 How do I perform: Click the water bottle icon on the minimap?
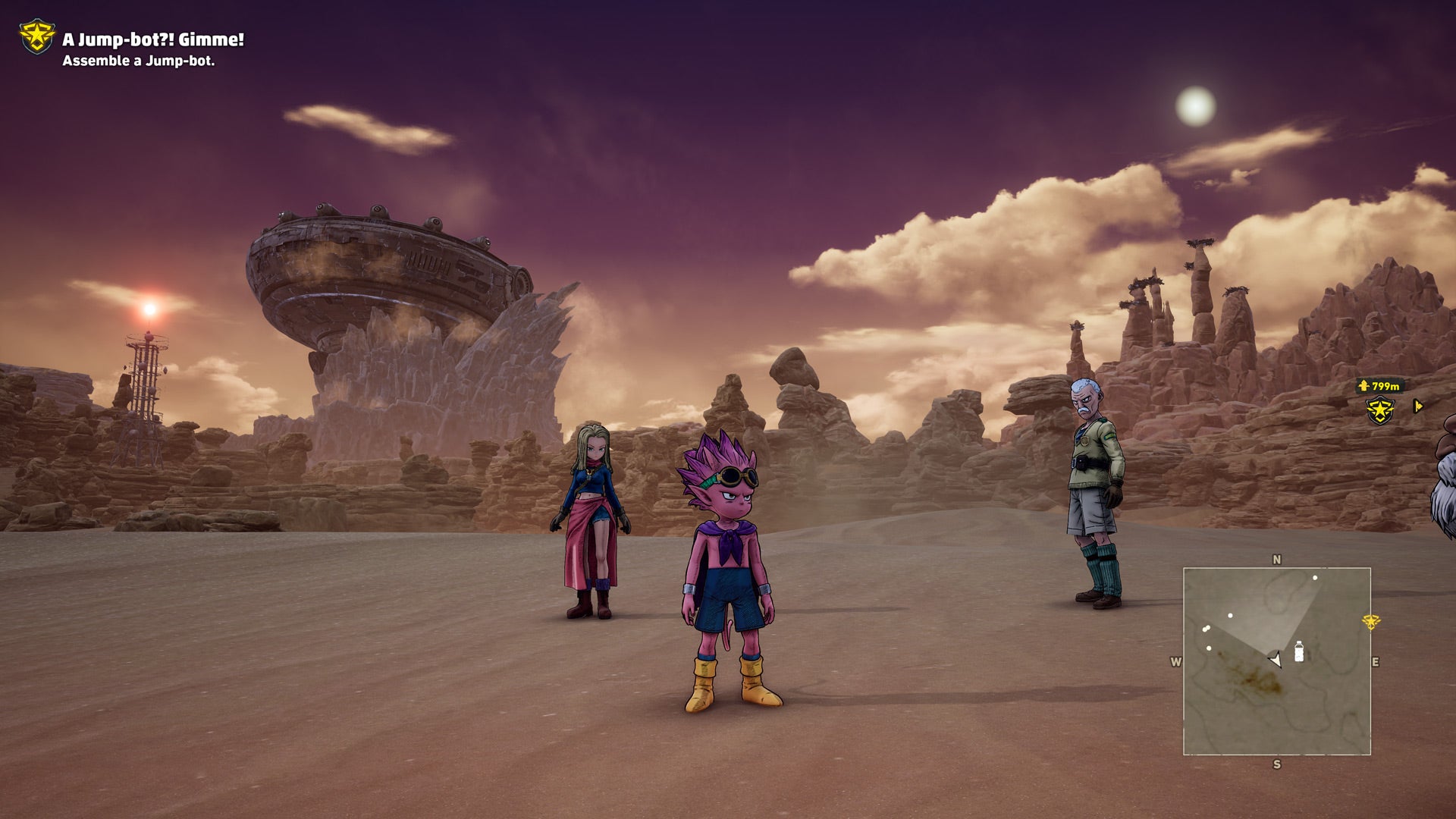coord(1299,653)
